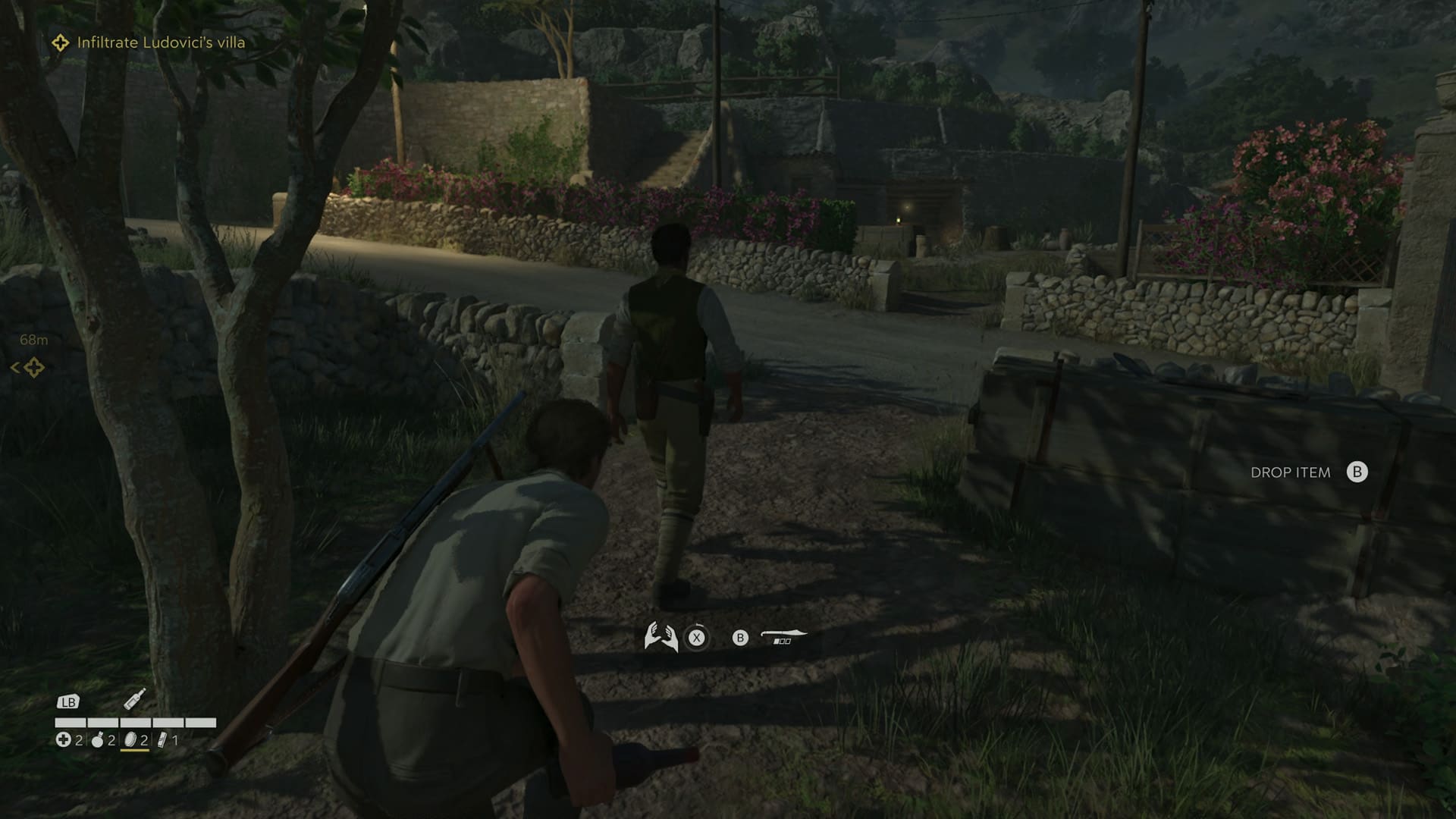Screen dimensions: 1456x819
Task: Select the bandage item icon
Action: click(x=162, y=741)
